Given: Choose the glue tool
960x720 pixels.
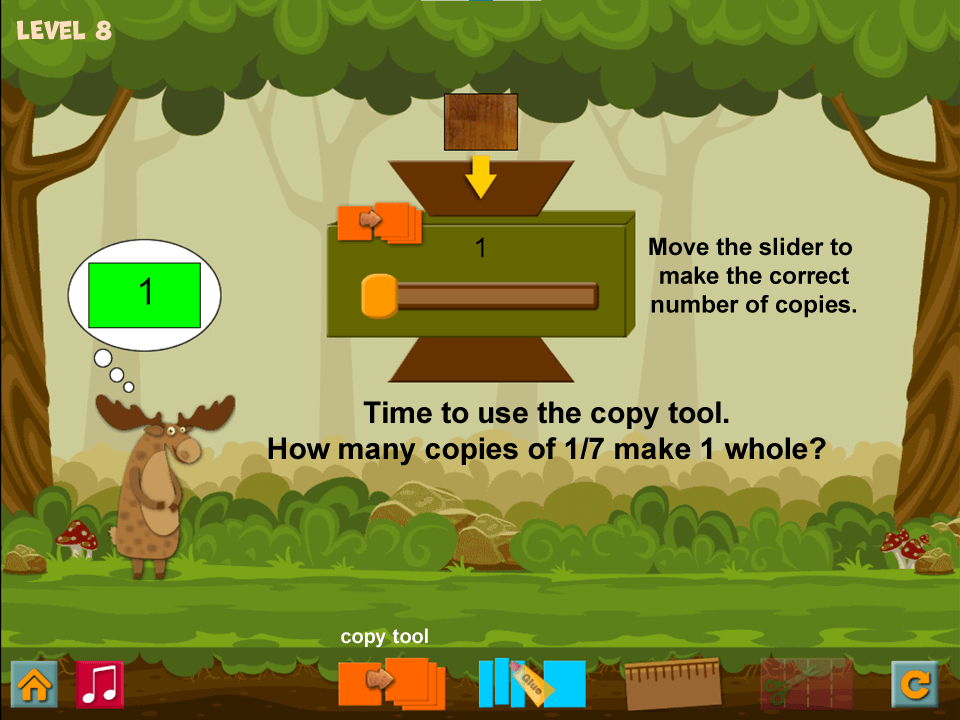Looking at the screenshot, I should coord(532,683).
